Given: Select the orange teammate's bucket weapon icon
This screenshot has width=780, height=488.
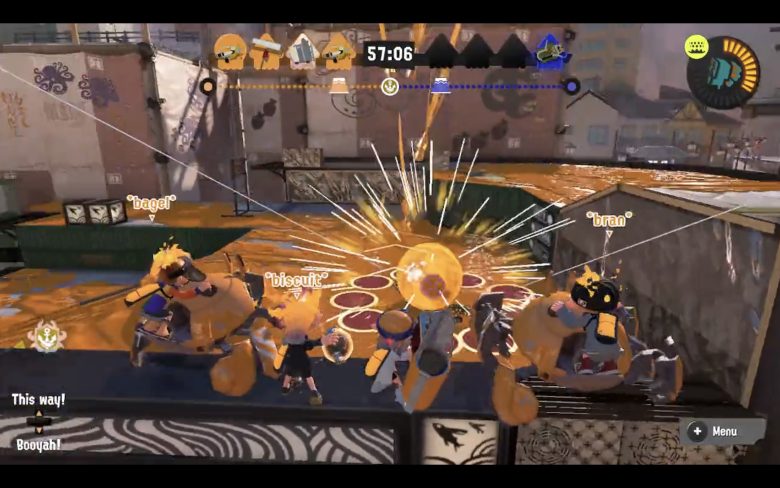Looking at the screenshot, I should 302,50.
